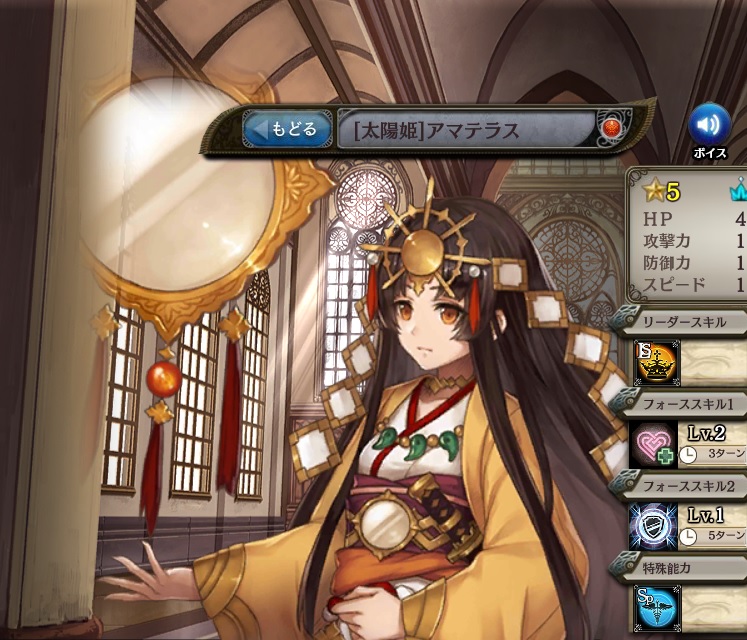Select the crown leader skill icon
This screenshot has width=747, height=640.
654,363
